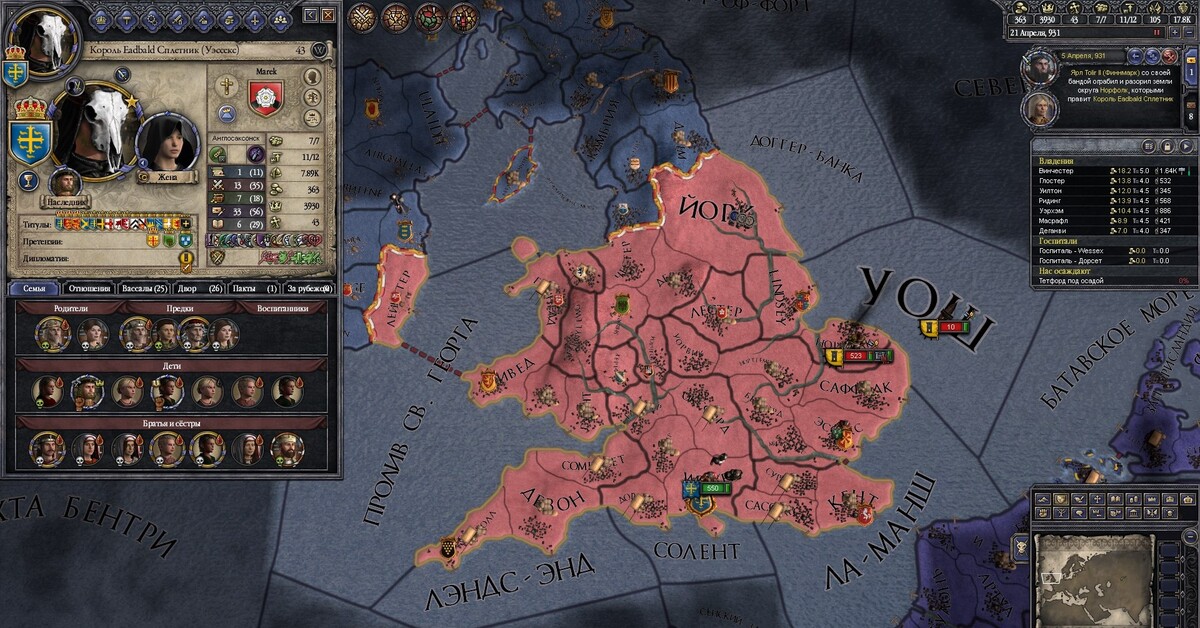Open the W wiki link button
This screenshot has height=628, width=1200.
click(x=320, y=50)
